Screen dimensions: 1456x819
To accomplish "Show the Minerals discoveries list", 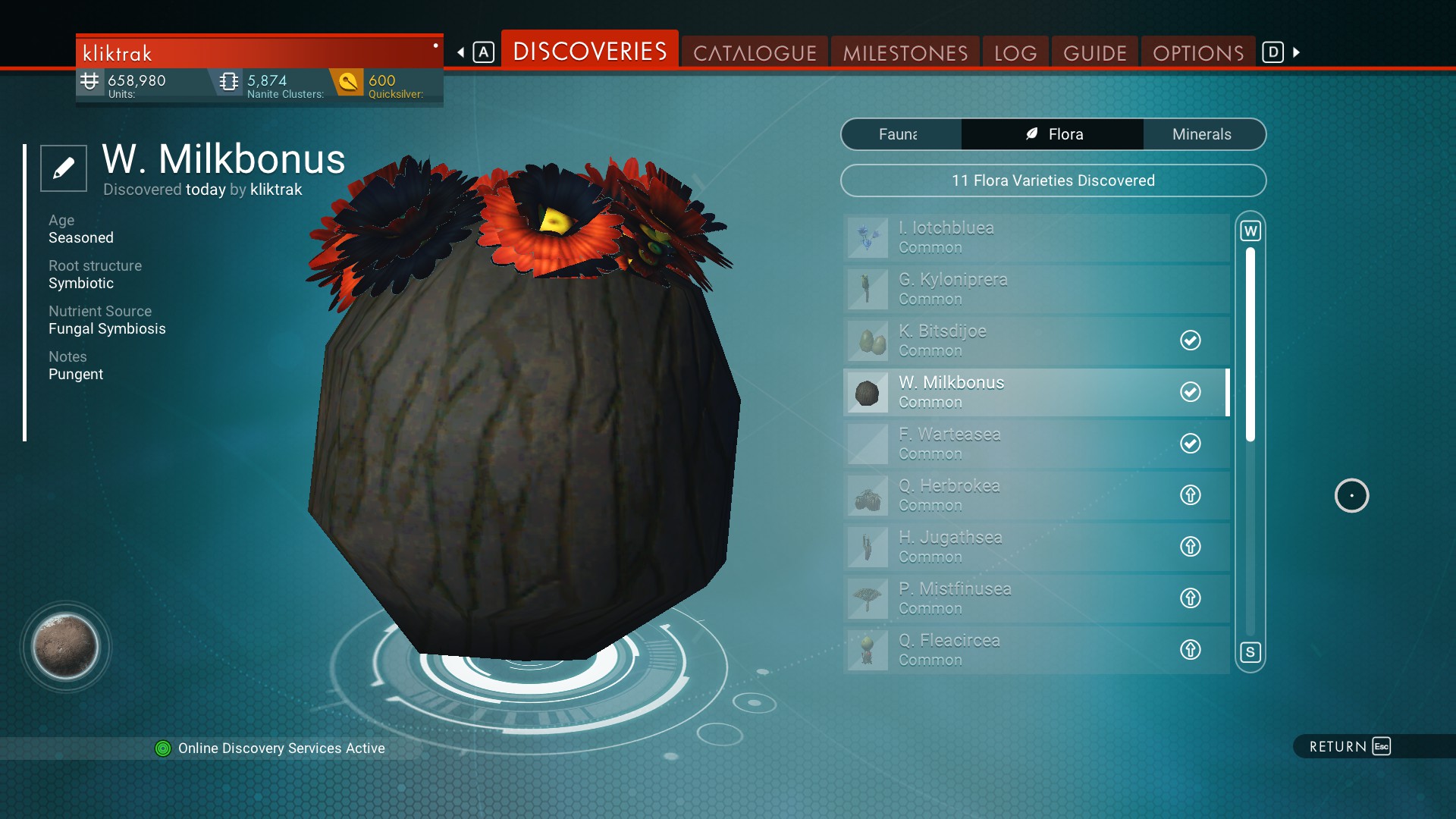I will [x=1201, y=134].
